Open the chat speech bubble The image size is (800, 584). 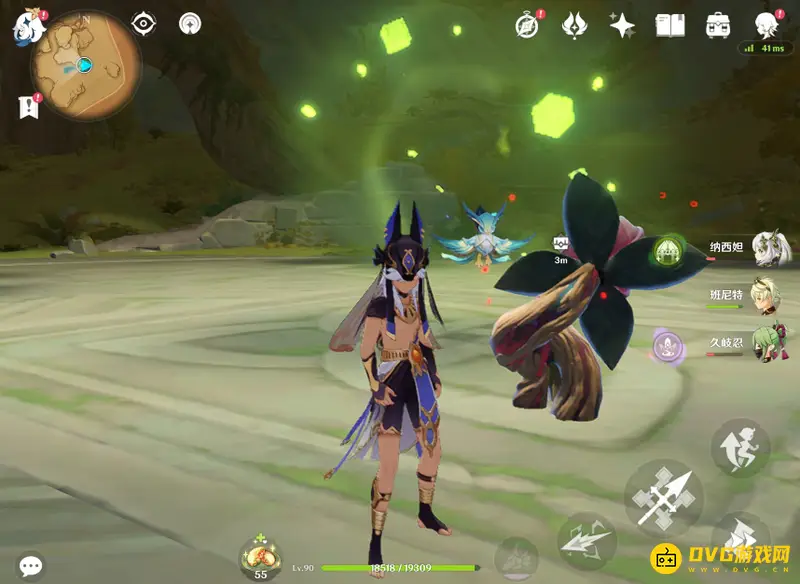click(31, 565)
